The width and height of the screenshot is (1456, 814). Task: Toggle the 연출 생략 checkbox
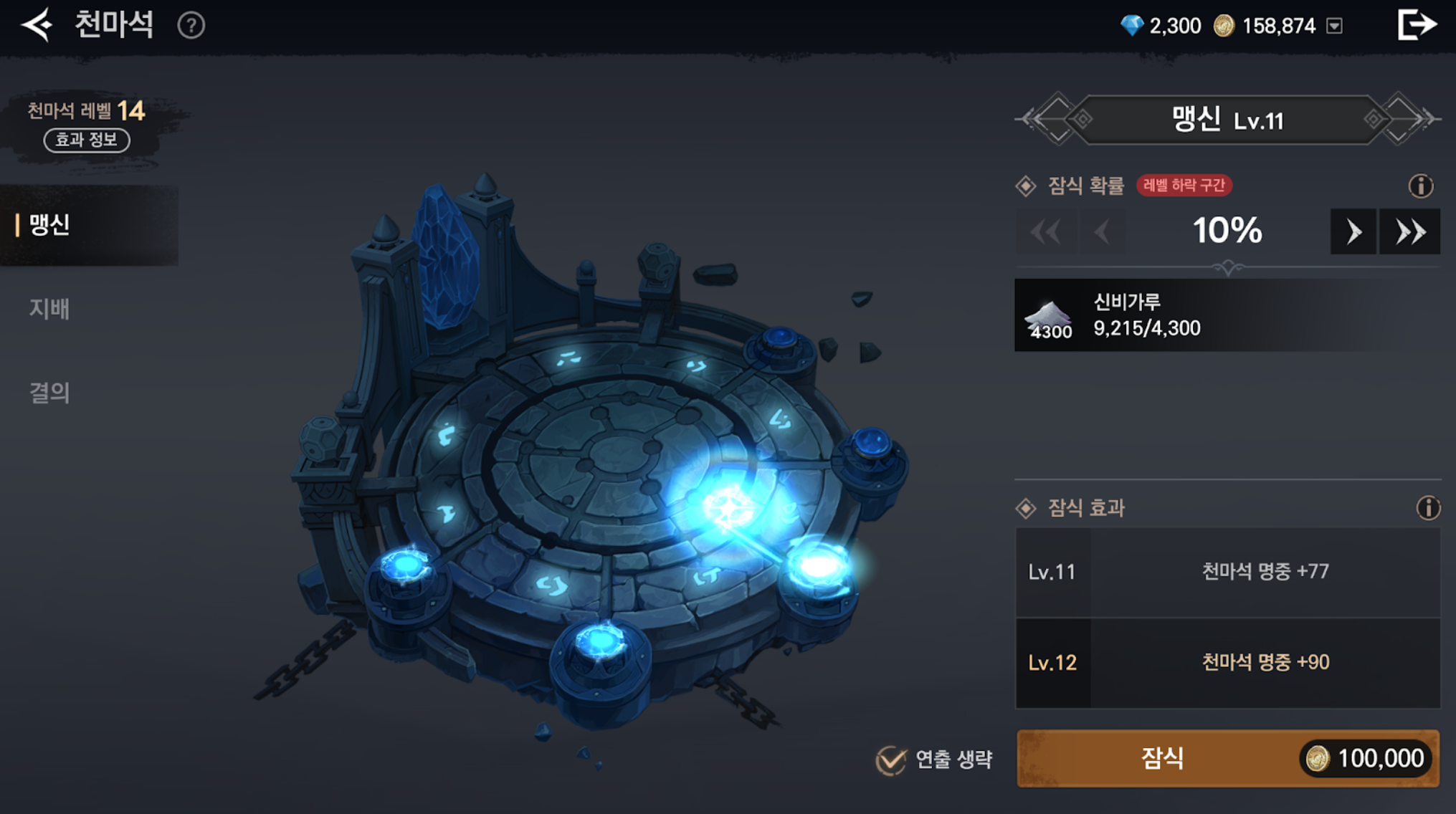point(891,760)
